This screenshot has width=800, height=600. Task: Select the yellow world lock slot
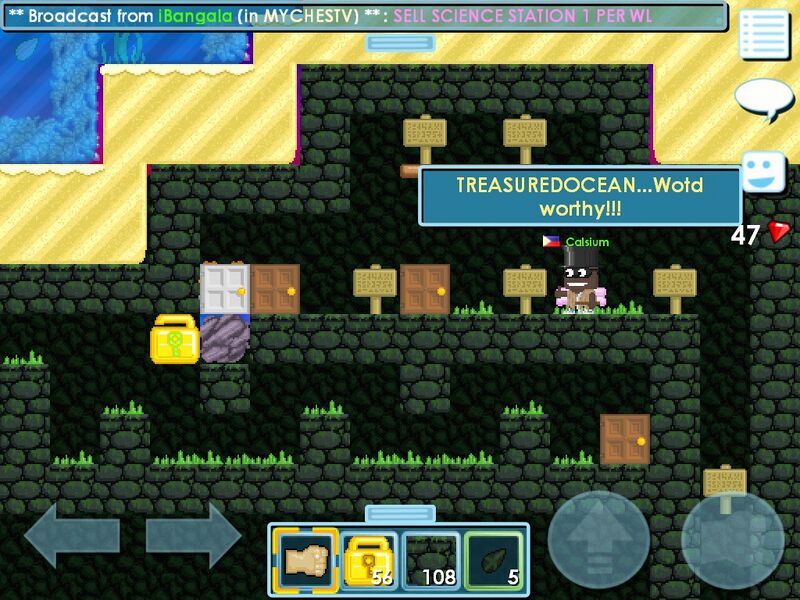pos(368,560)
